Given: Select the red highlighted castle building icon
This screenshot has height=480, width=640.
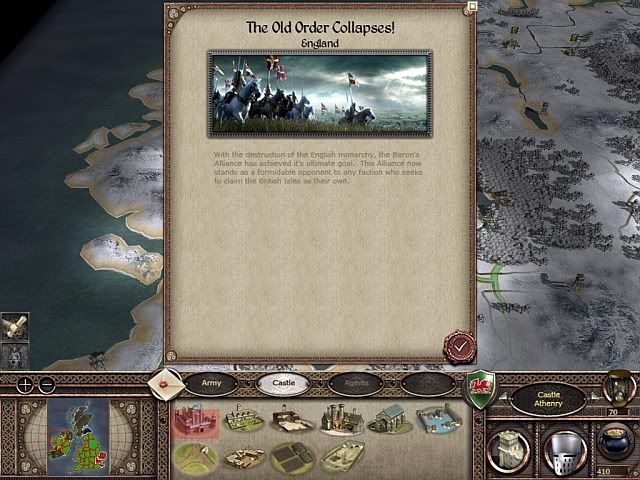Looking at the screenshot, I should [196, 422].
